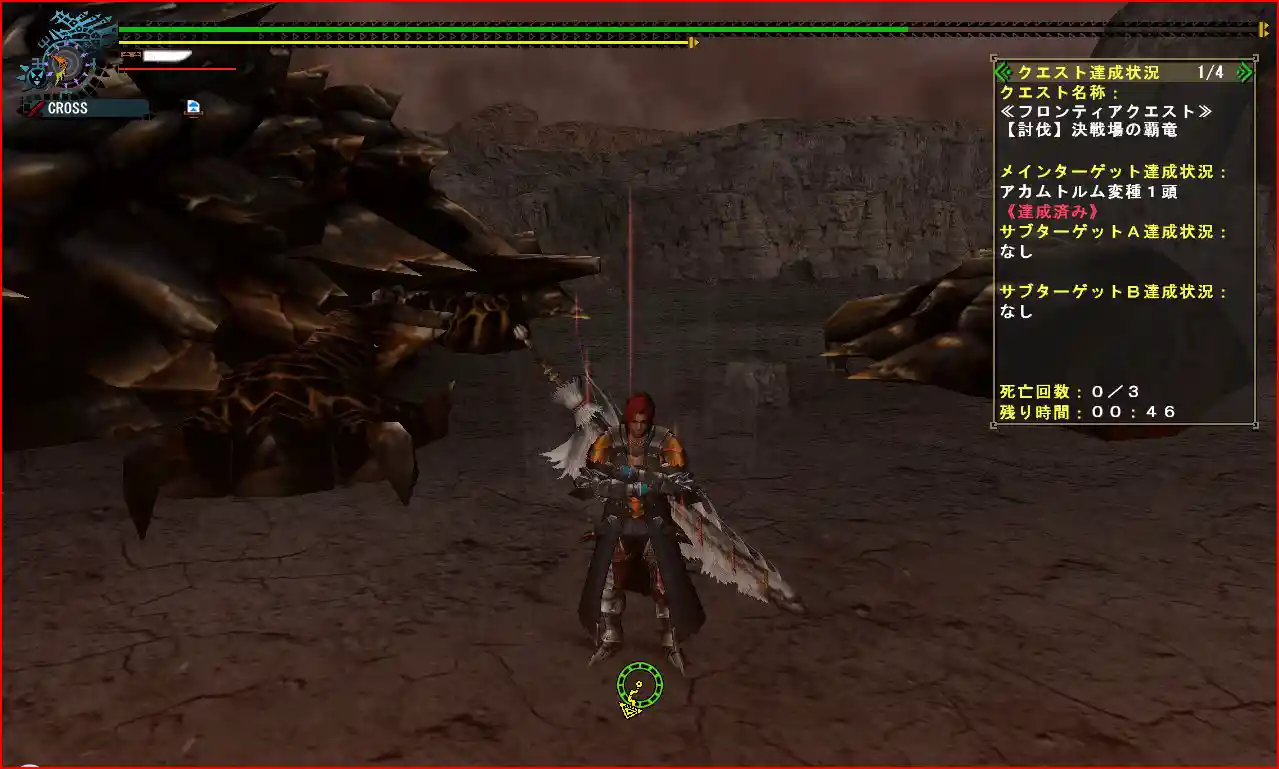The width and height of the screenshot is (1279, 769).
Task: Select the CROSS player name tag
Action: click(x=86, y=108)
